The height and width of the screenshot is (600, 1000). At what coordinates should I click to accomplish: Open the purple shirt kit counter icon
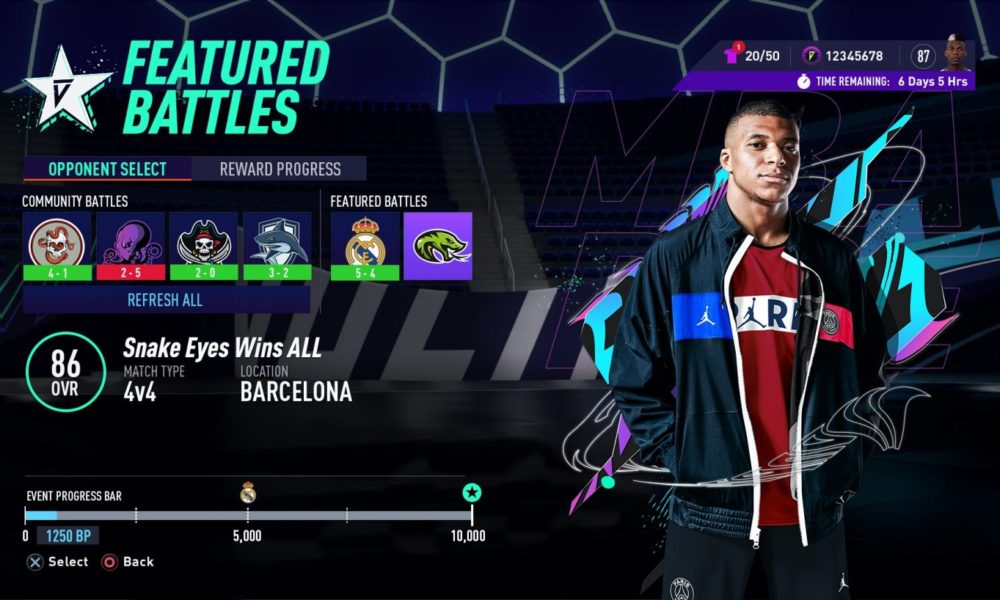[x=733, y=57]
